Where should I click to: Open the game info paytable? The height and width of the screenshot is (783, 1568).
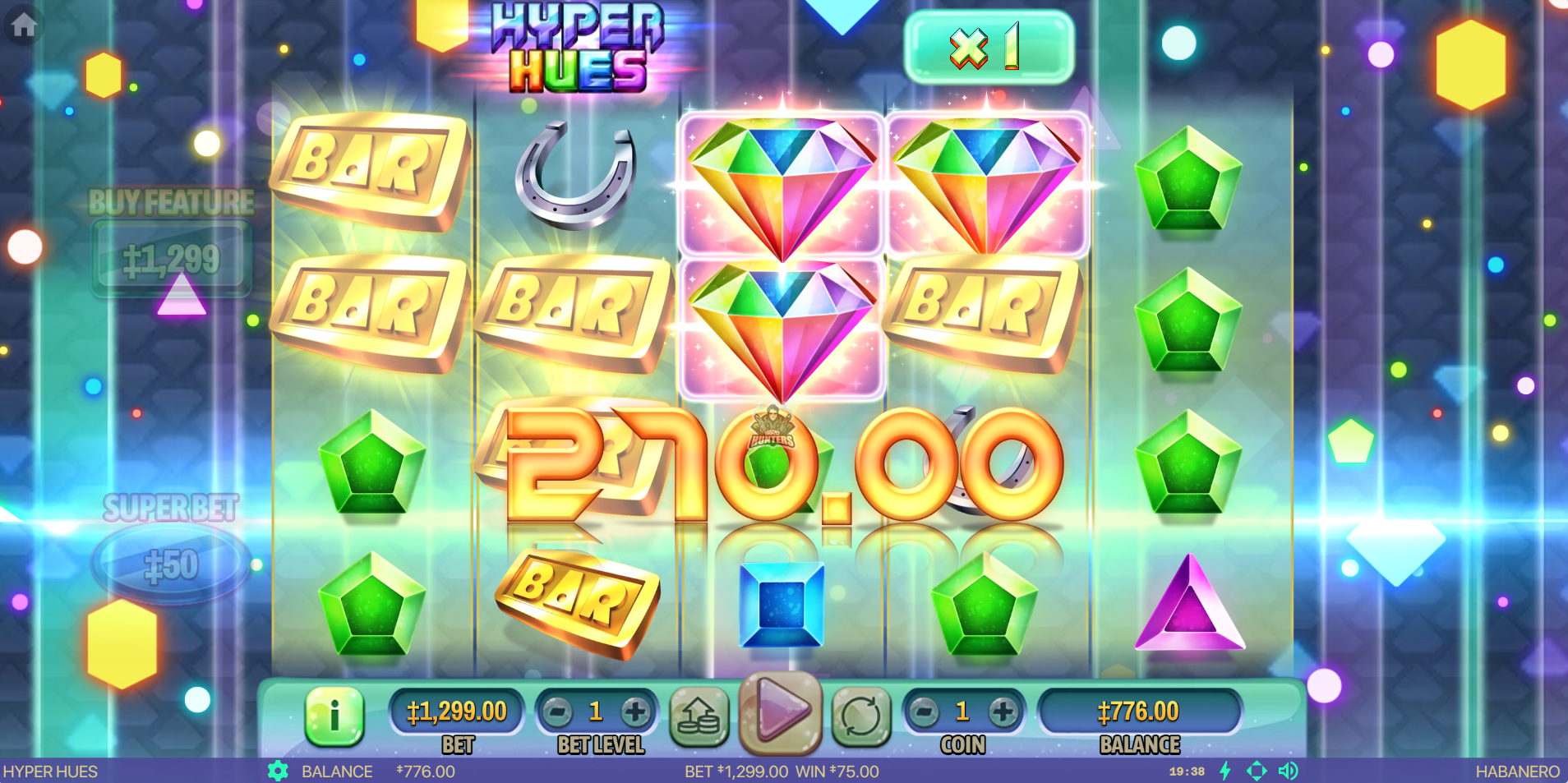click(x=334, y=715)
